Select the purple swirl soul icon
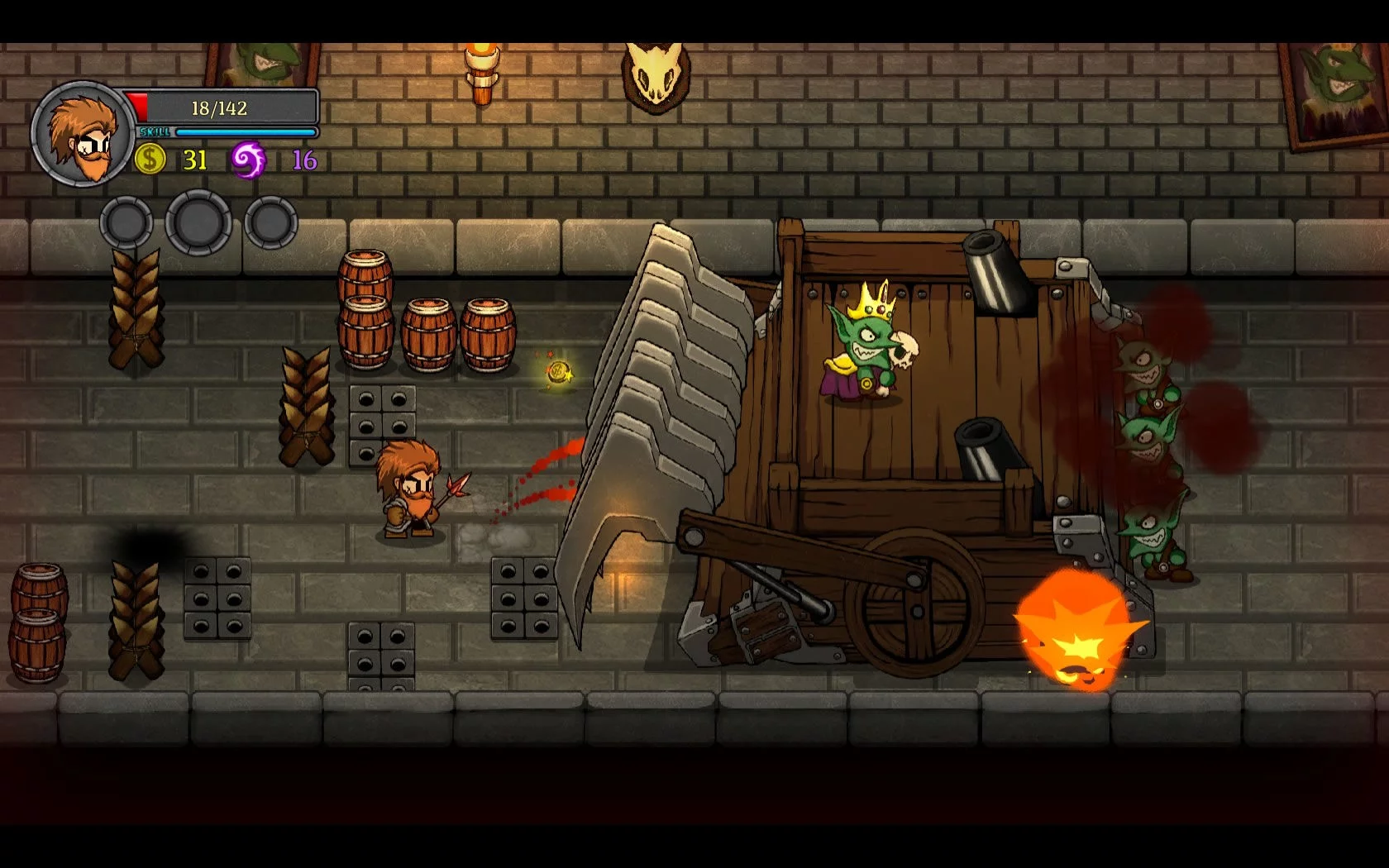1389x868 pixels. pos(248,159)
